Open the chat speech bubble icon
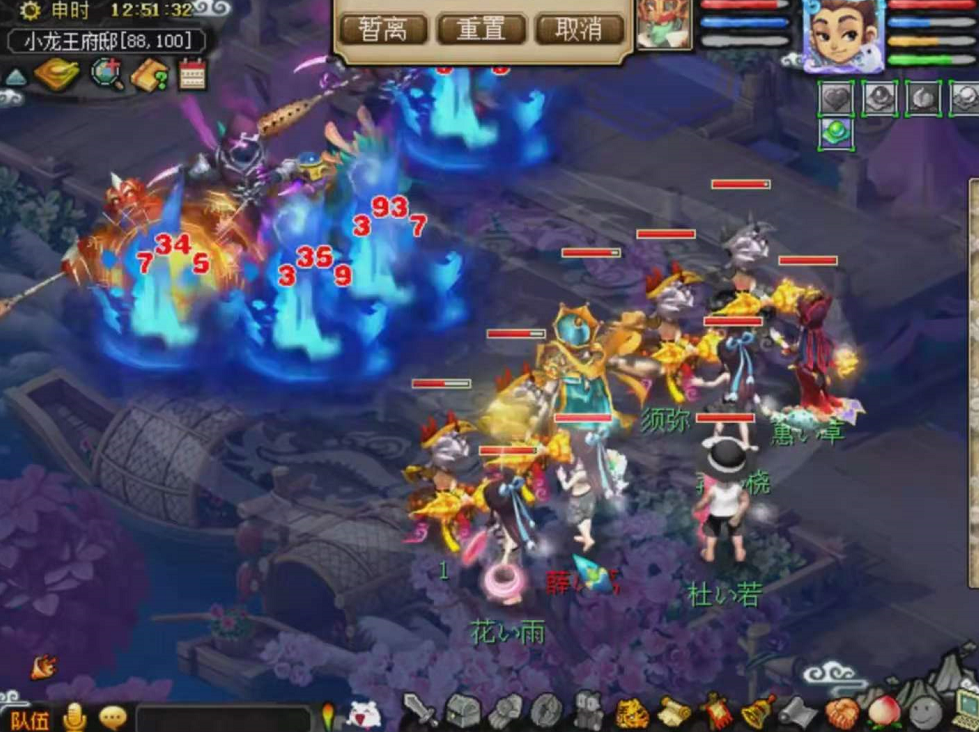The image size is (979, 732). [x=113, y=717]
